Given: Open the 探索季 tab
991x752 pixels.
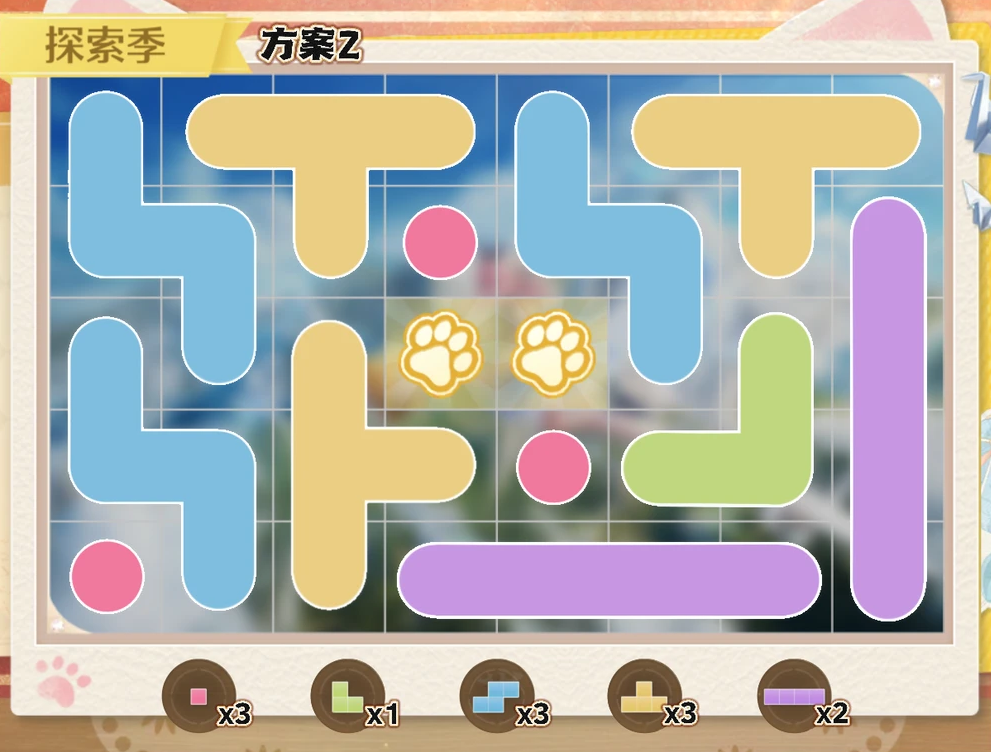Looking at the screenshot, I should point(106,46).
